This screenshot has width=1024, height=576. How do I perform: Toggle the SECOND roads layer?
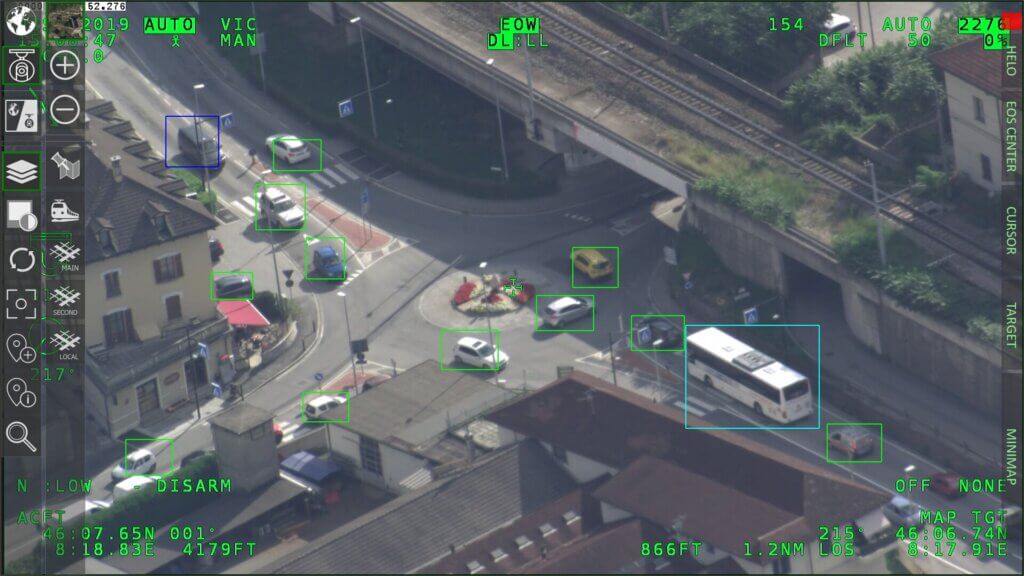click(x=65, y=299)
